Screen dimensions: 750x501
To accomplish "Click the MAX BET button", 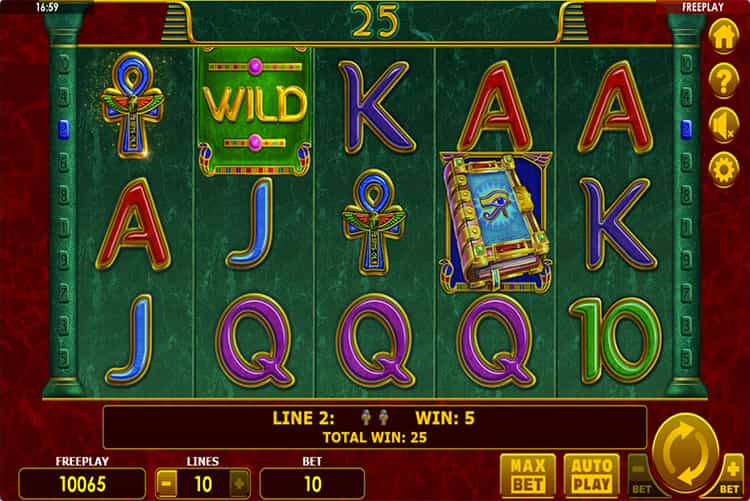I will (526, 474).
